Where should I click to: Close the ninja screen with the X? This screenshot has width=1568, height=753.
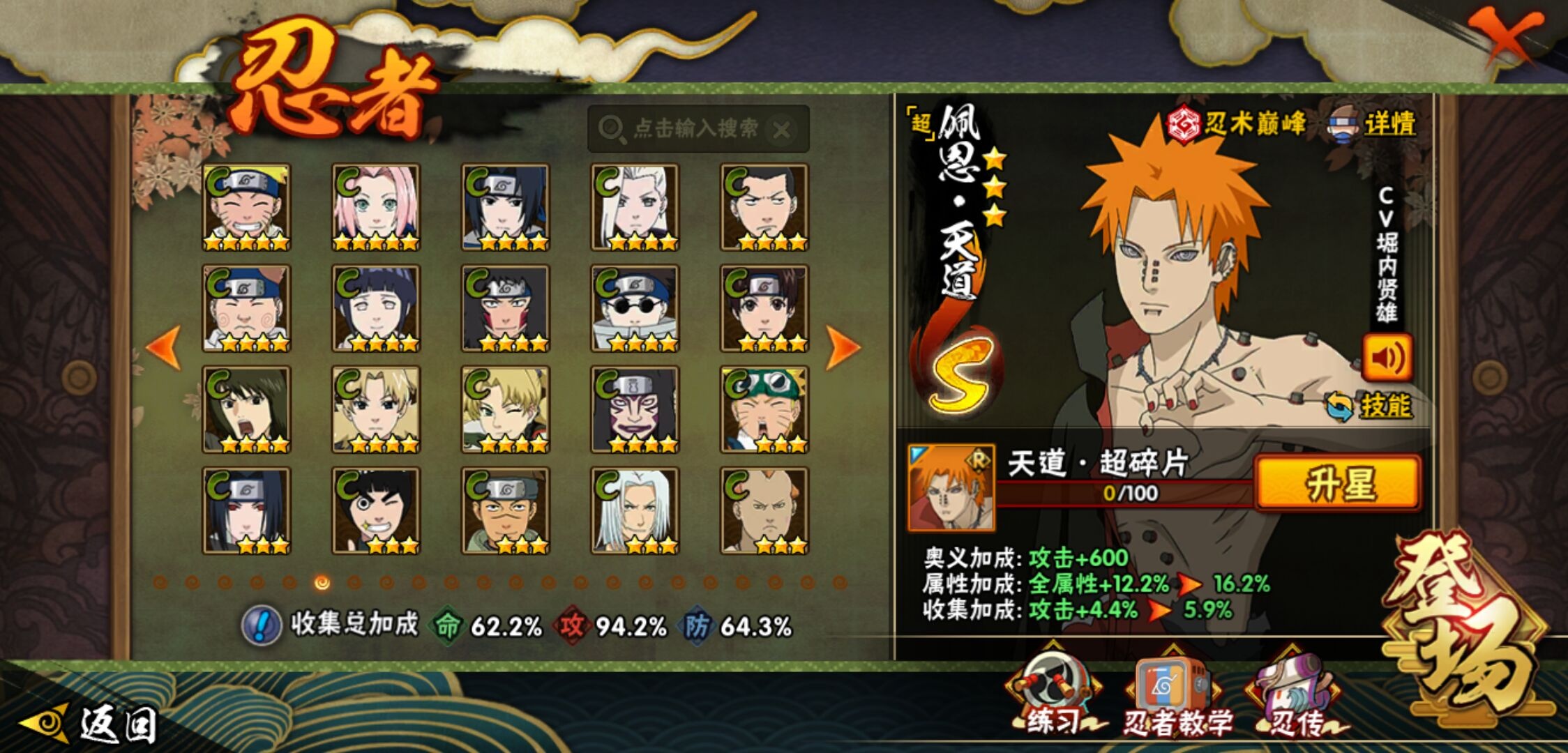tap(1507, 36)
